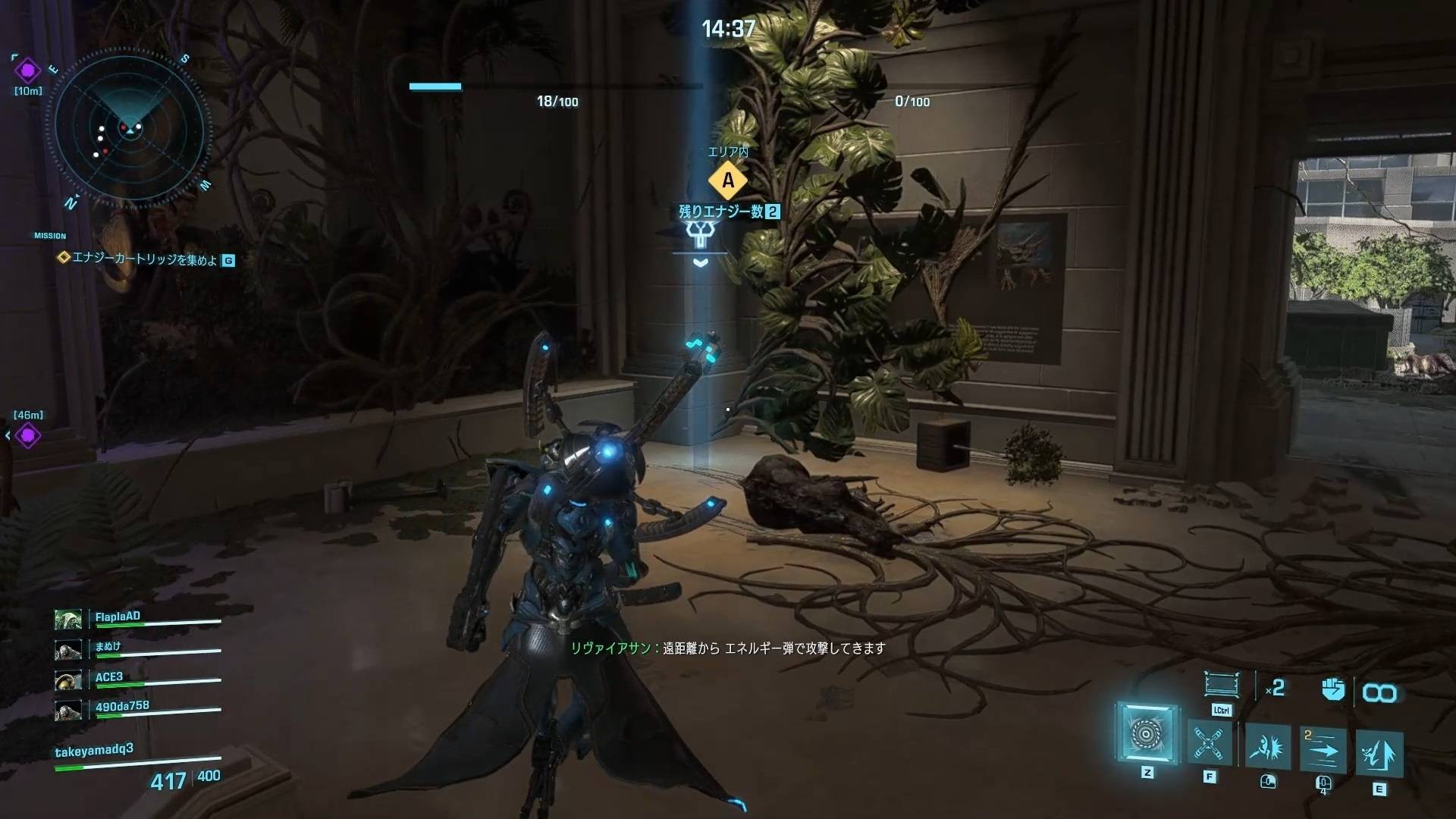The height and width of the screenshot is (819, 1456).
Task: Trigger the impact burst strike skill
Action: [x=1267, y=747]
